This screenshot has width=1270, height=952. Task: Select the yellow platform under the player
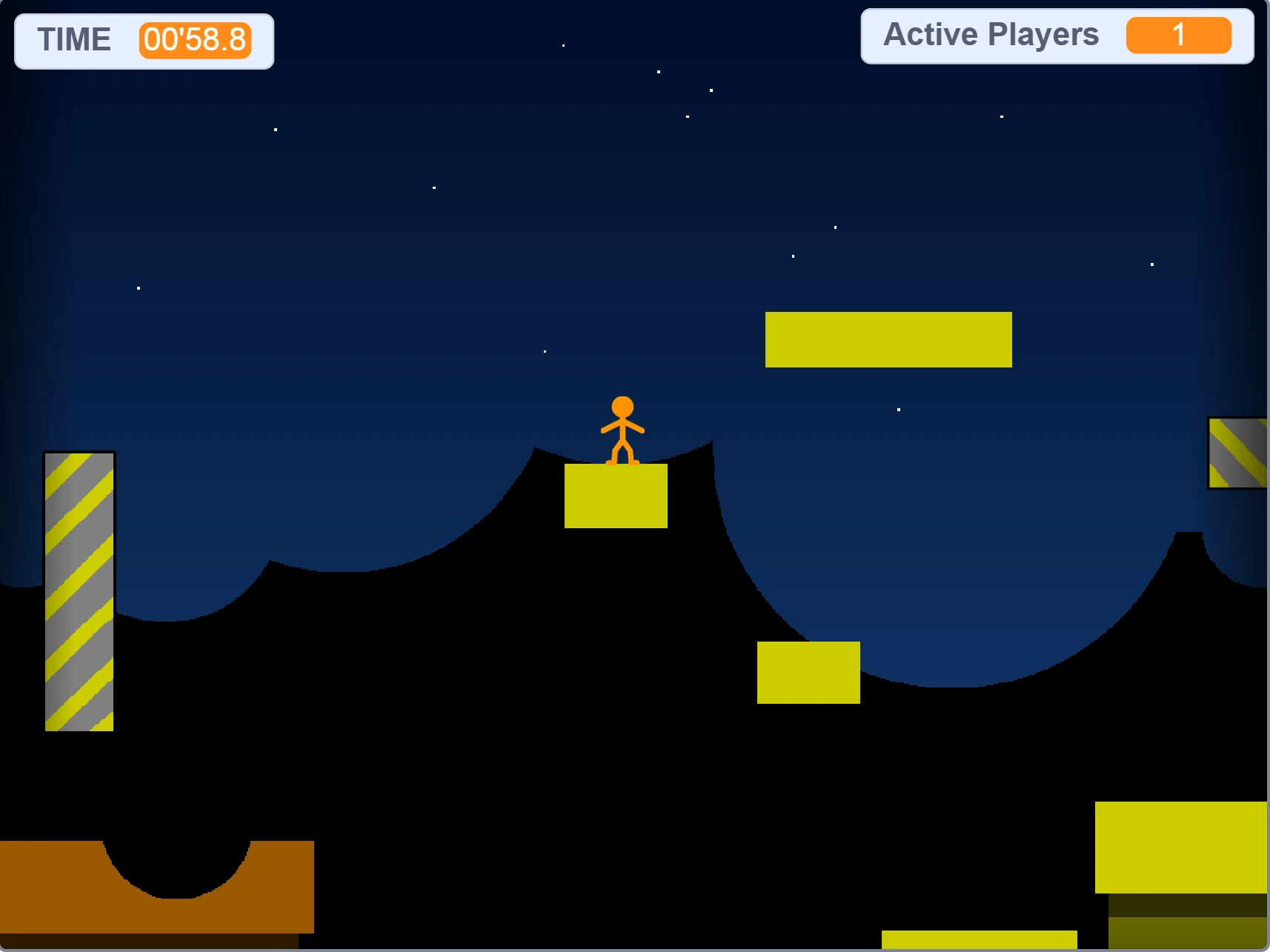(x=616, y=496)
